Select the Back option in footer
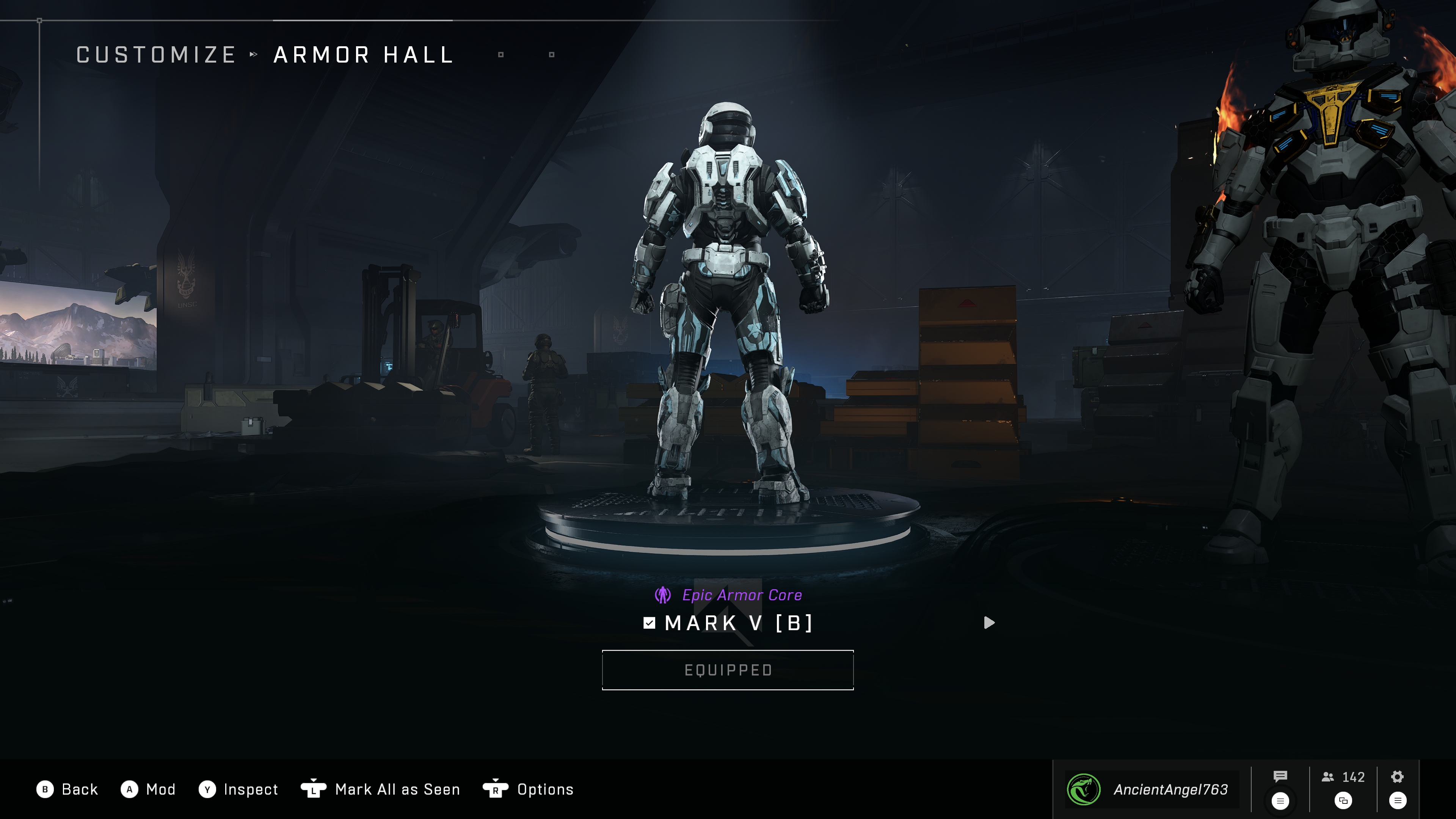The height and width of the screenshot is (819, 1456). click(67, 789)
